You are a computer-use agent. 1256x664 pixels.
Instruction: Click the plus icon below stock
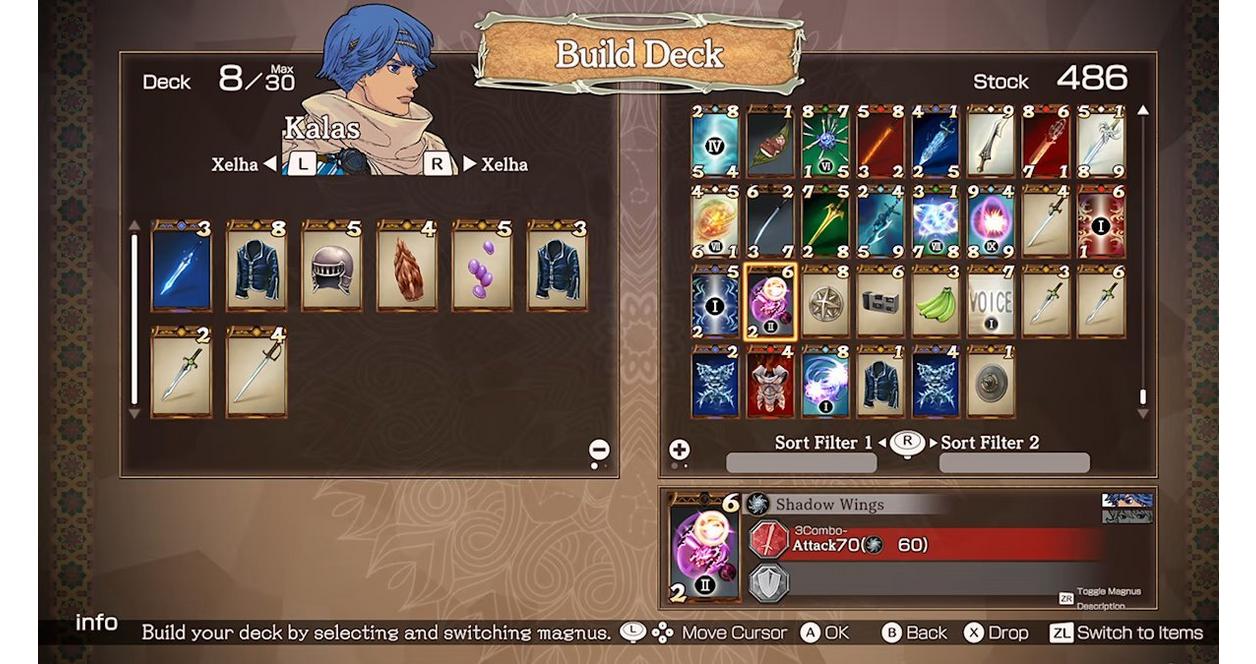(679, 450)
